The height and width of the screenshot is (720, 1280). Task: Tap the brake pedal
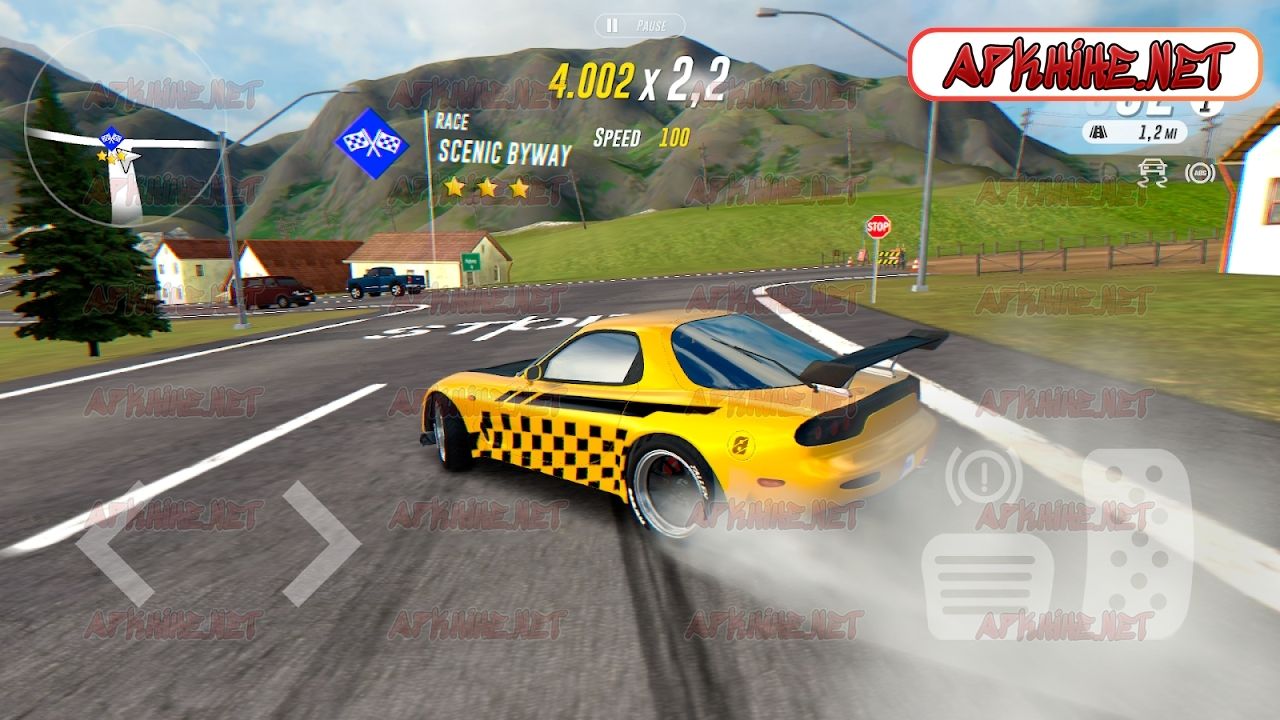(x=985, y=586)
